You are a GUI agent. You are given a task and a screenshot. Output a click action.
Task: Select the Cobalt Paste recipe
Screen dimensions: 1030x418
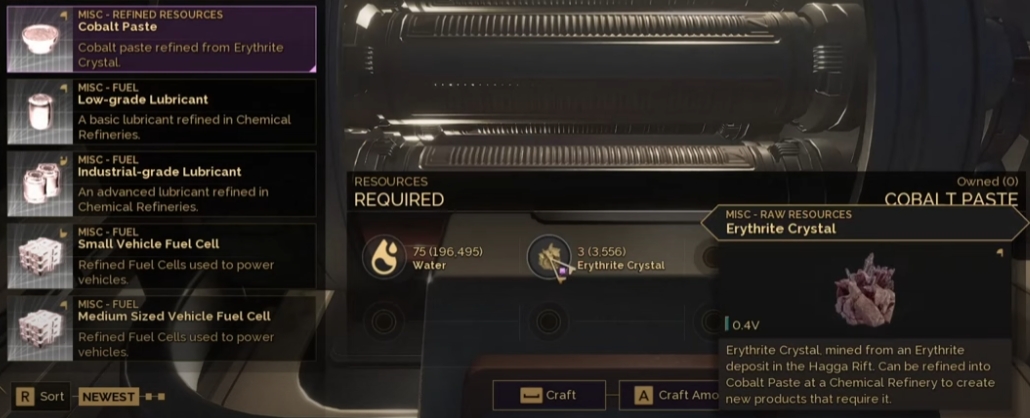coord(162,39)
